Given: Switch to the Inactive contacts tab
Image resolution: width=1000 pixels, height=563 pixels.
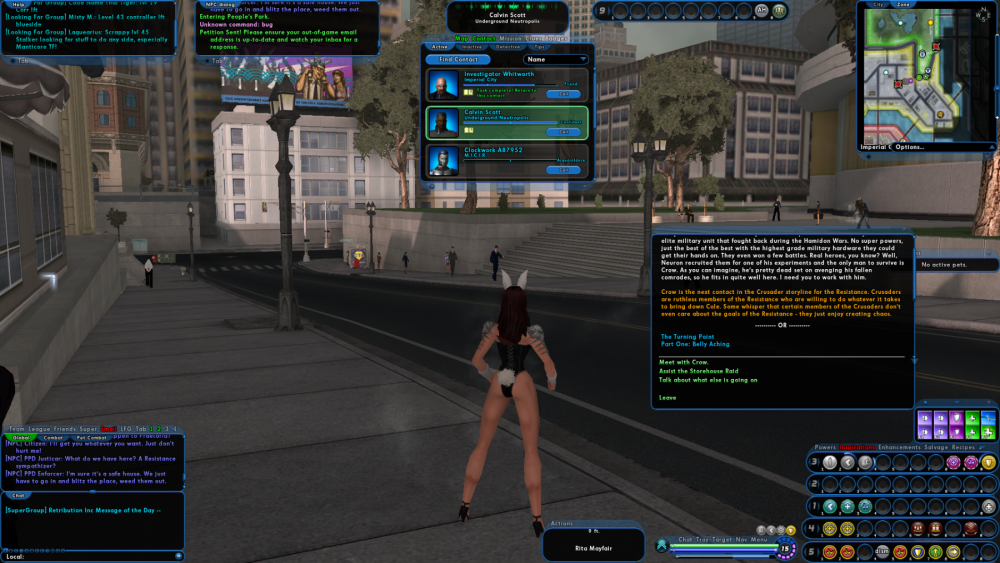Looking at the screenshot, I should (x=472, y=46).
